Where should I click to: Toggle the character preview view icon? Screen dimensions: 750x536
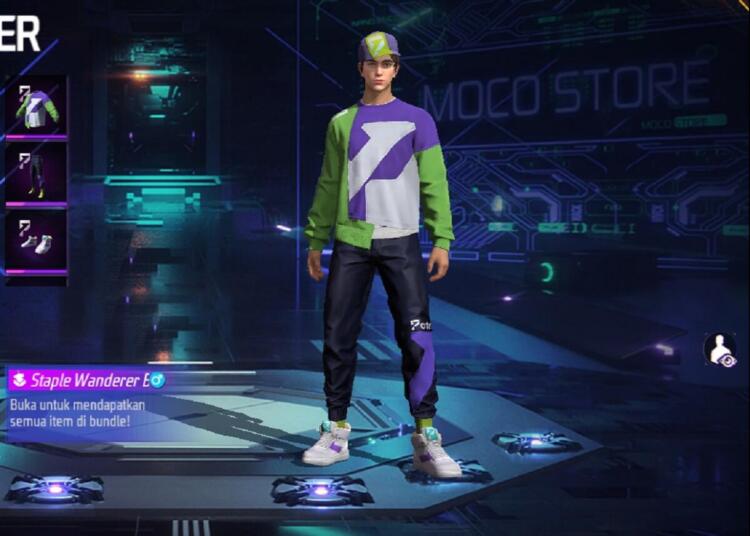point(719,350)
